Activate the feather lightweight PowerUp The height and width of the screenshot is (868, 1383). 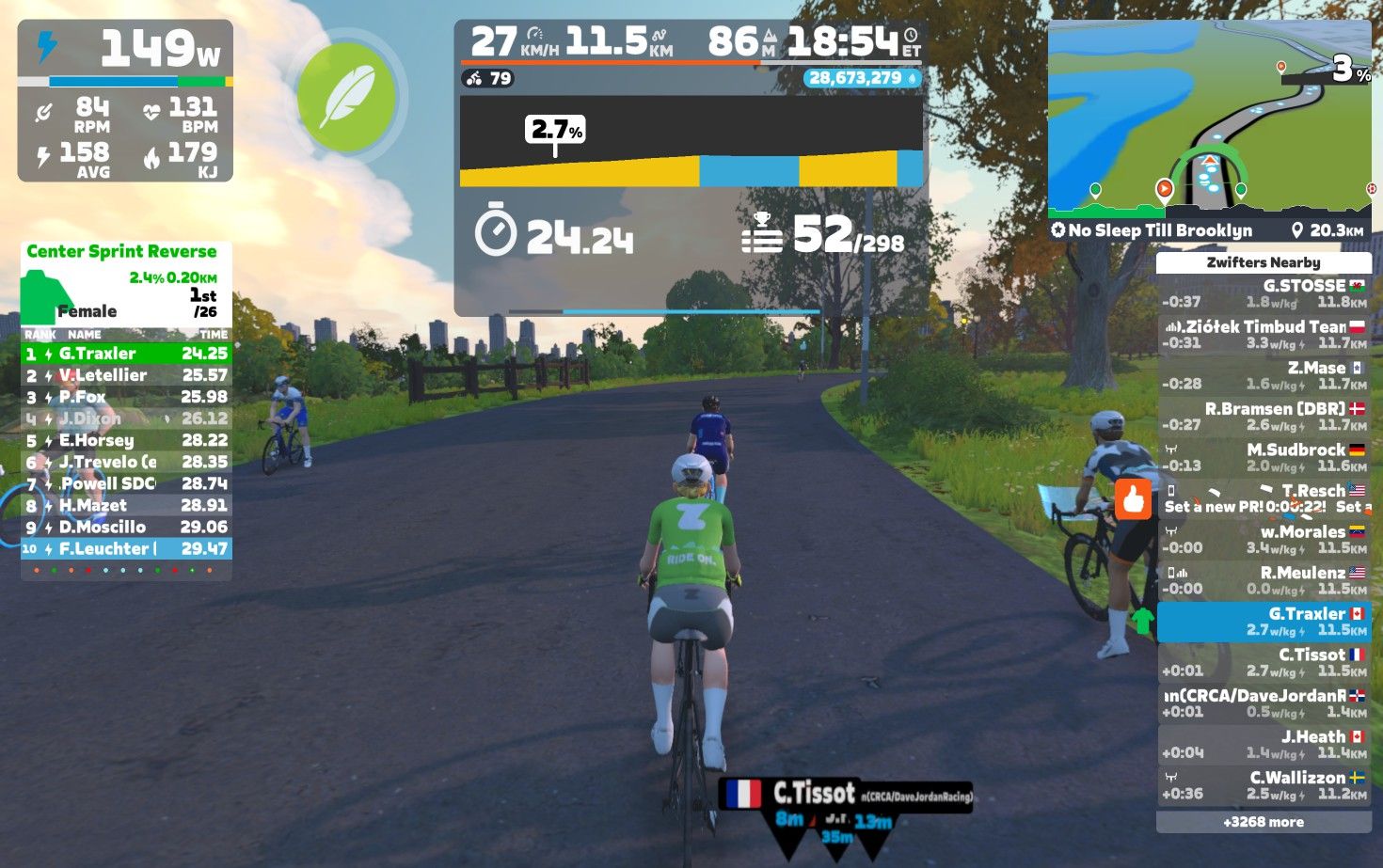click(x=346, y=97)
